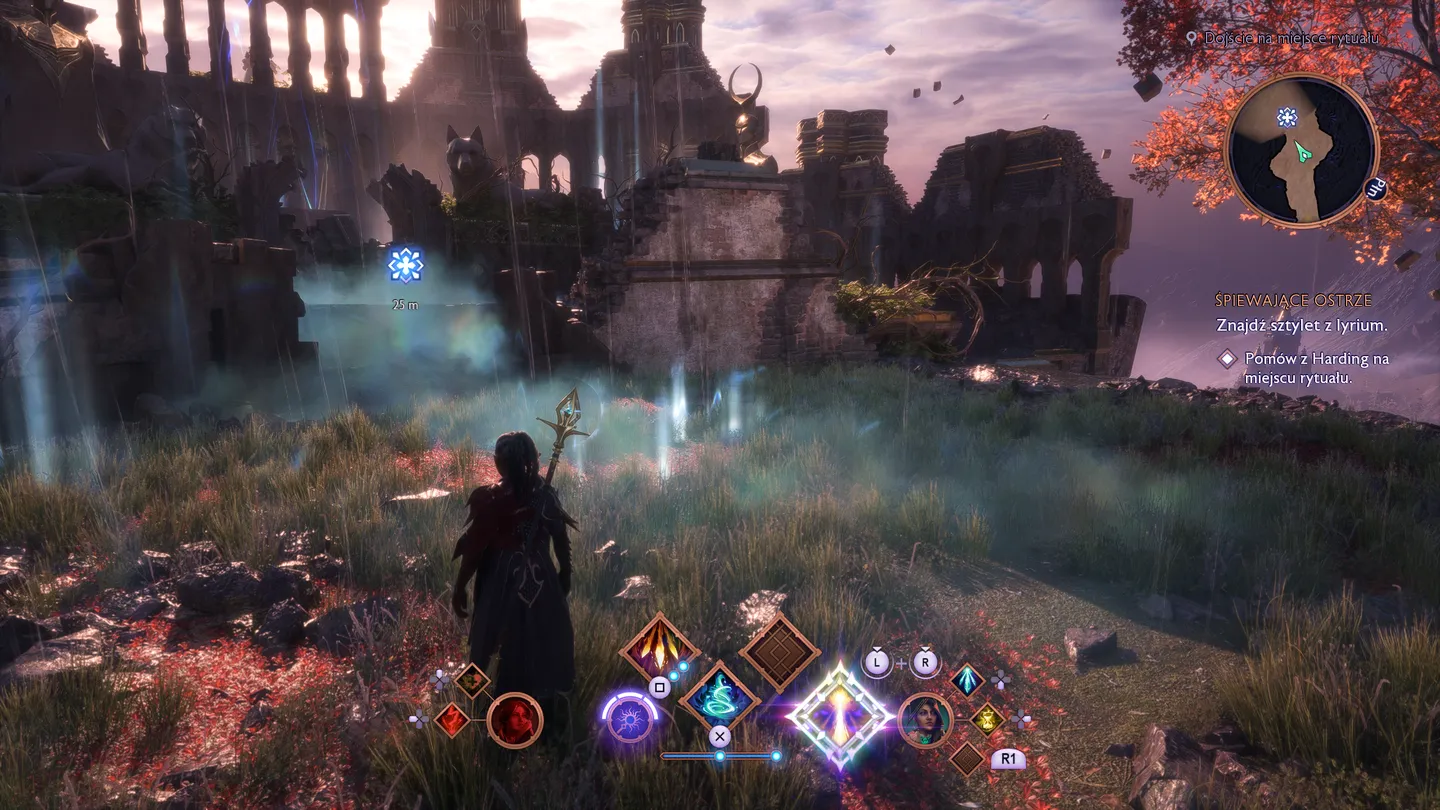Use the companion's blue ice shard ability
Viewport: 1440px width, 810px height.
click(x=967, y=680)
